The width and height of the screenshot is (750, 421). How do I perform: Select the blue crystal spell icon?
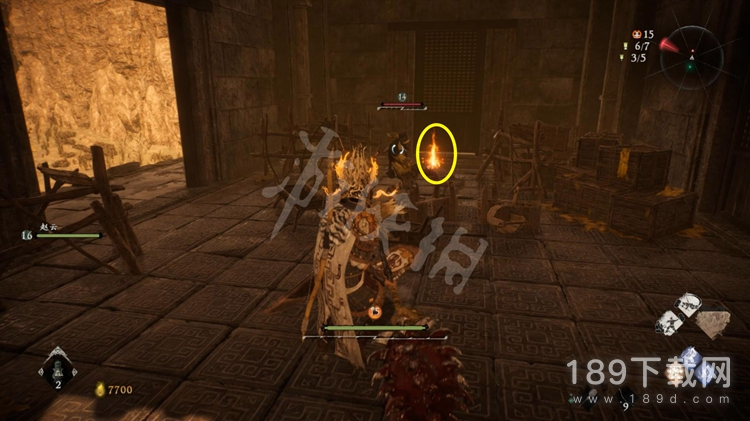689,359
